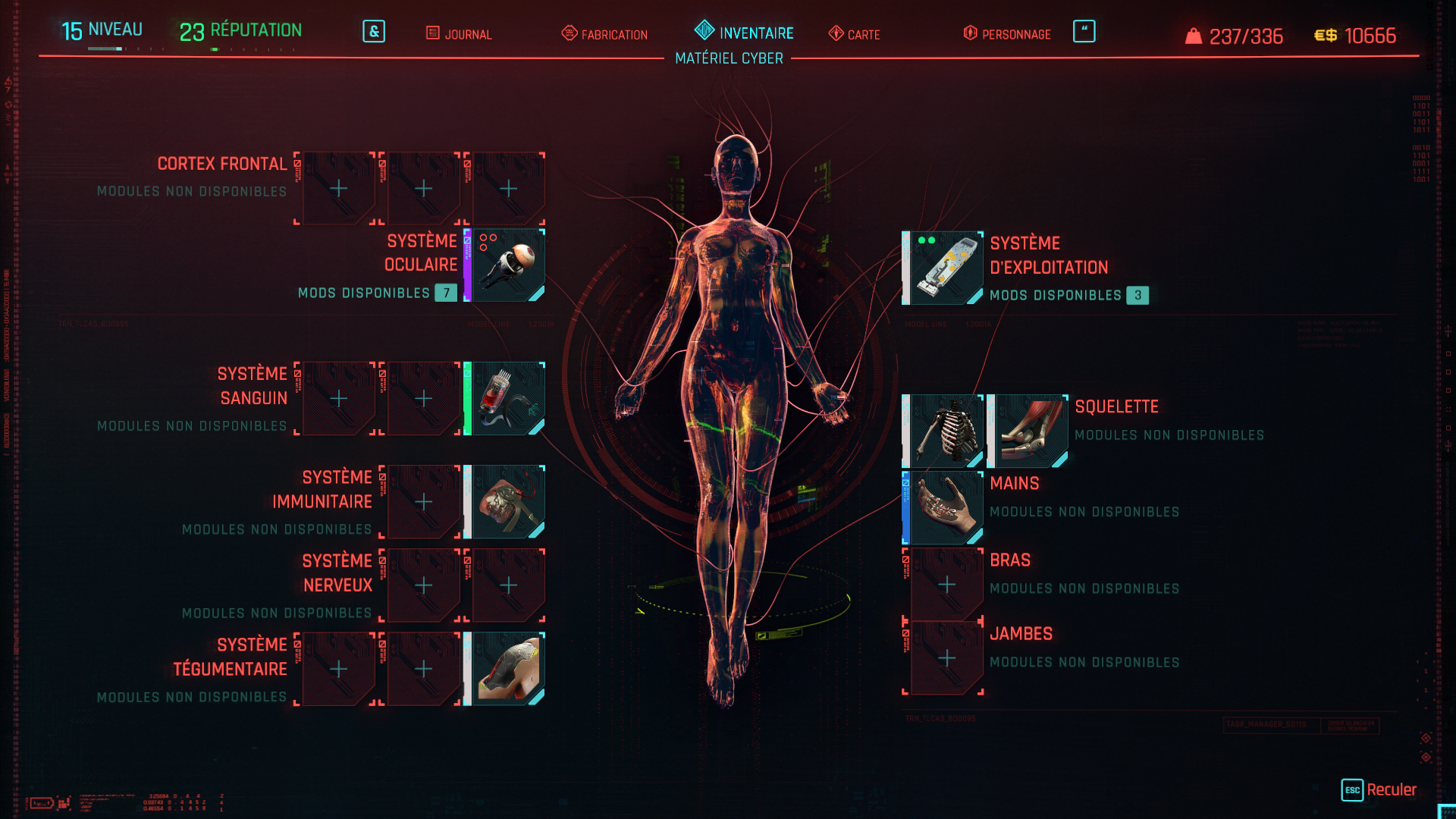Open the Carte tab
This screenshot has width=1456, height=819.
tap(855, 34)
